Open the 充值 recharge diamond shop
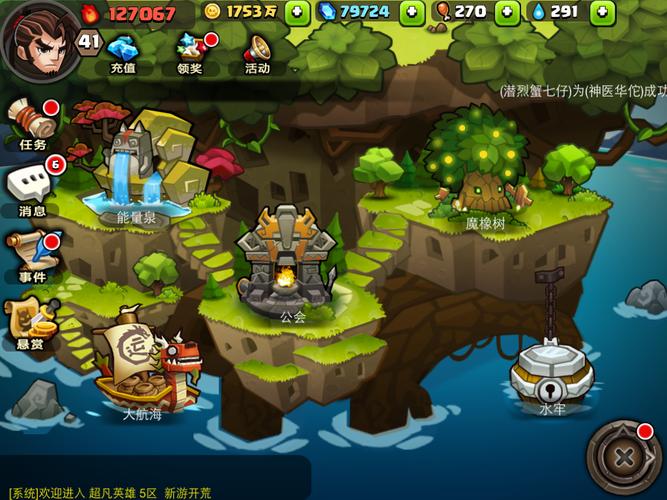The width and height of the screenshot is (667, 500). pos(123,52)
